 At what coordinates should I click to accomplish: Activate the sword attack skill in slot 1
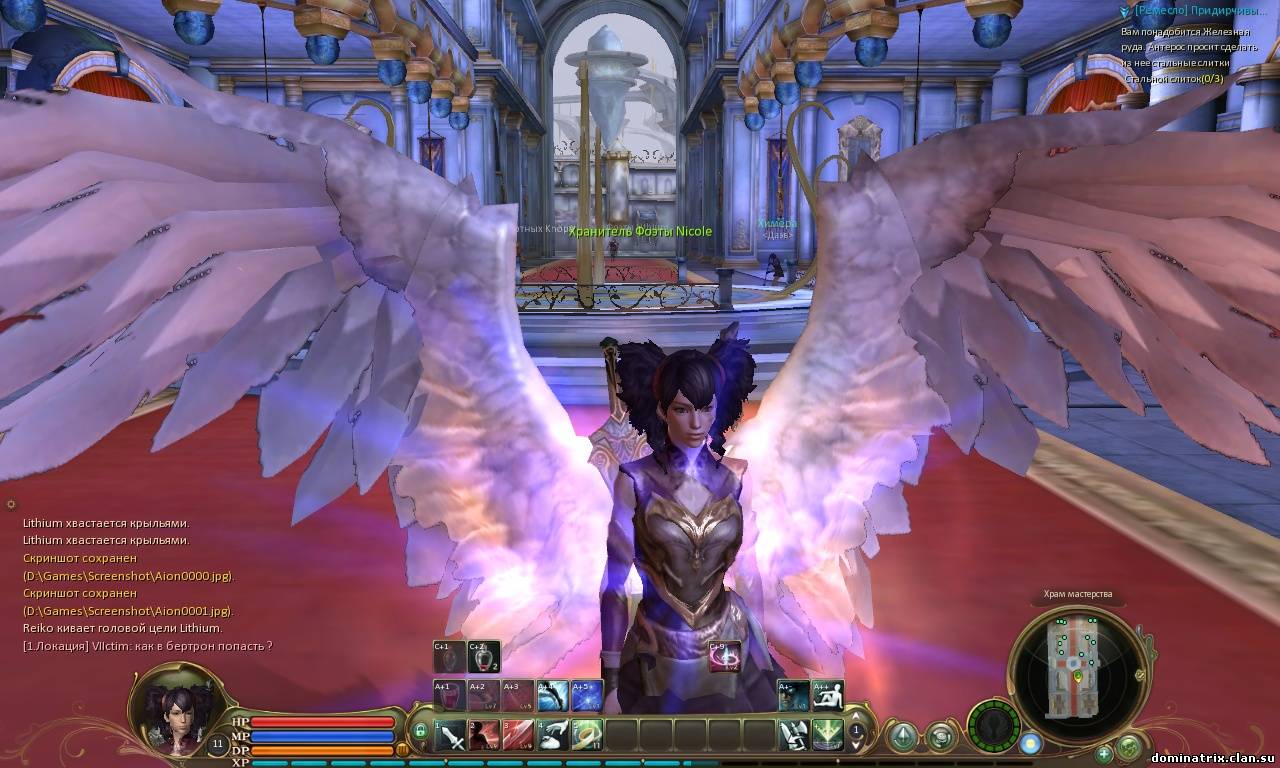coord(451,736)
